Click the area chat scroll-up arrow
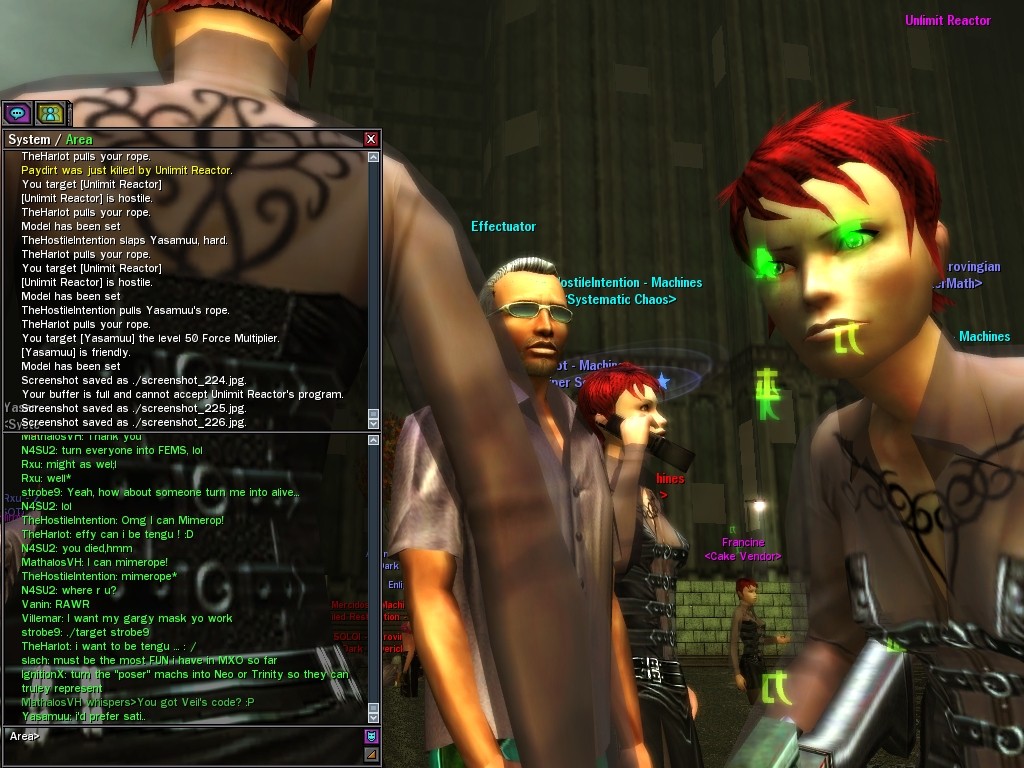The image size is (1024, 768). (373, 440)
